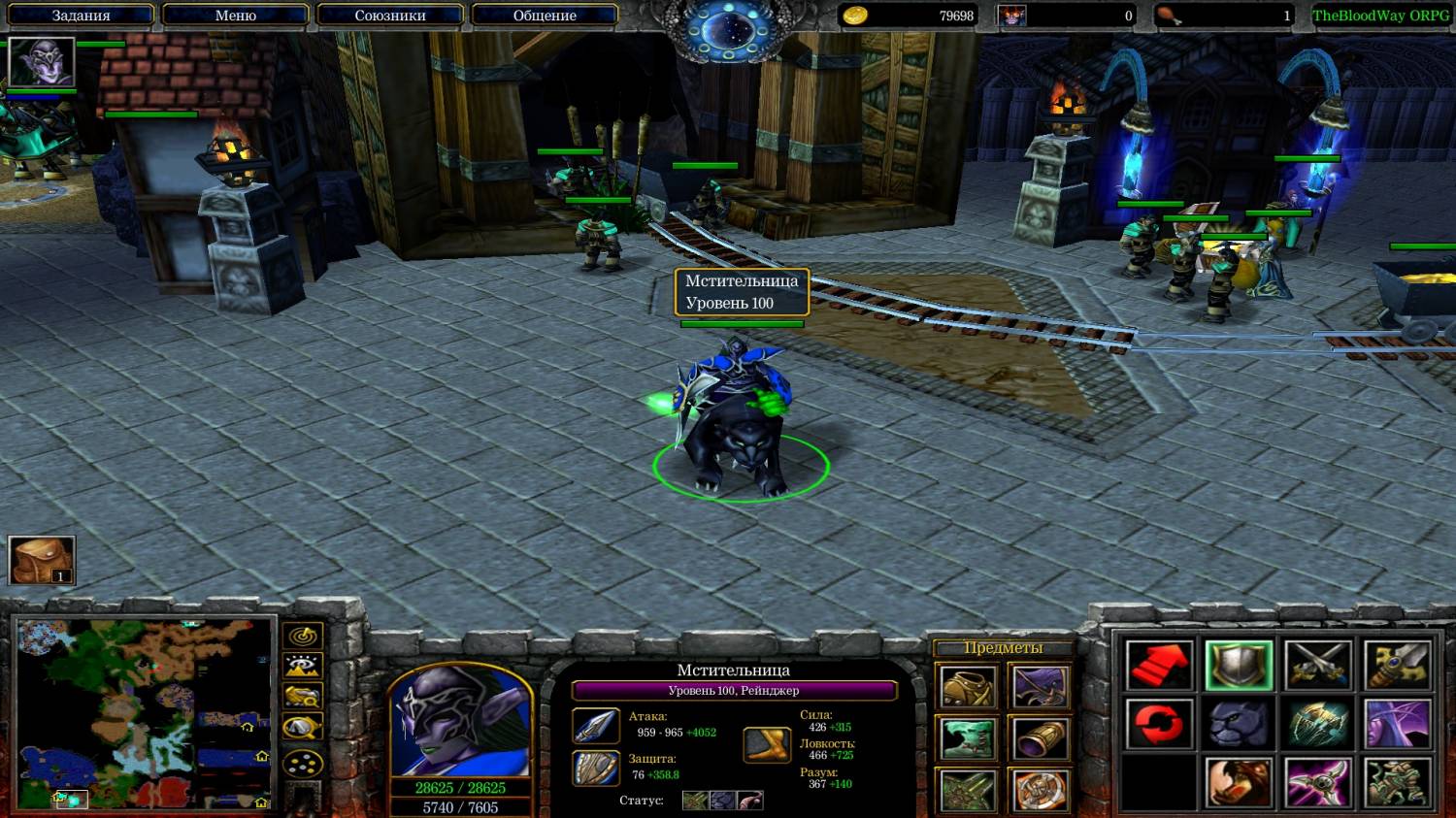Open the Общение chat log
The image size is (1456, 818).
[x=545, y=16]
